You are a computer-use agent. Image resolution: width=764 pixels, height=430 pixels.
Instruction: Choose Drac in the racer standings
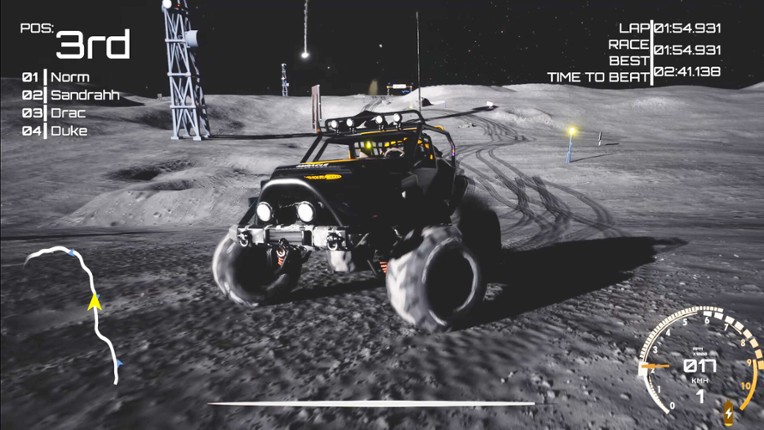click(69, 113)
